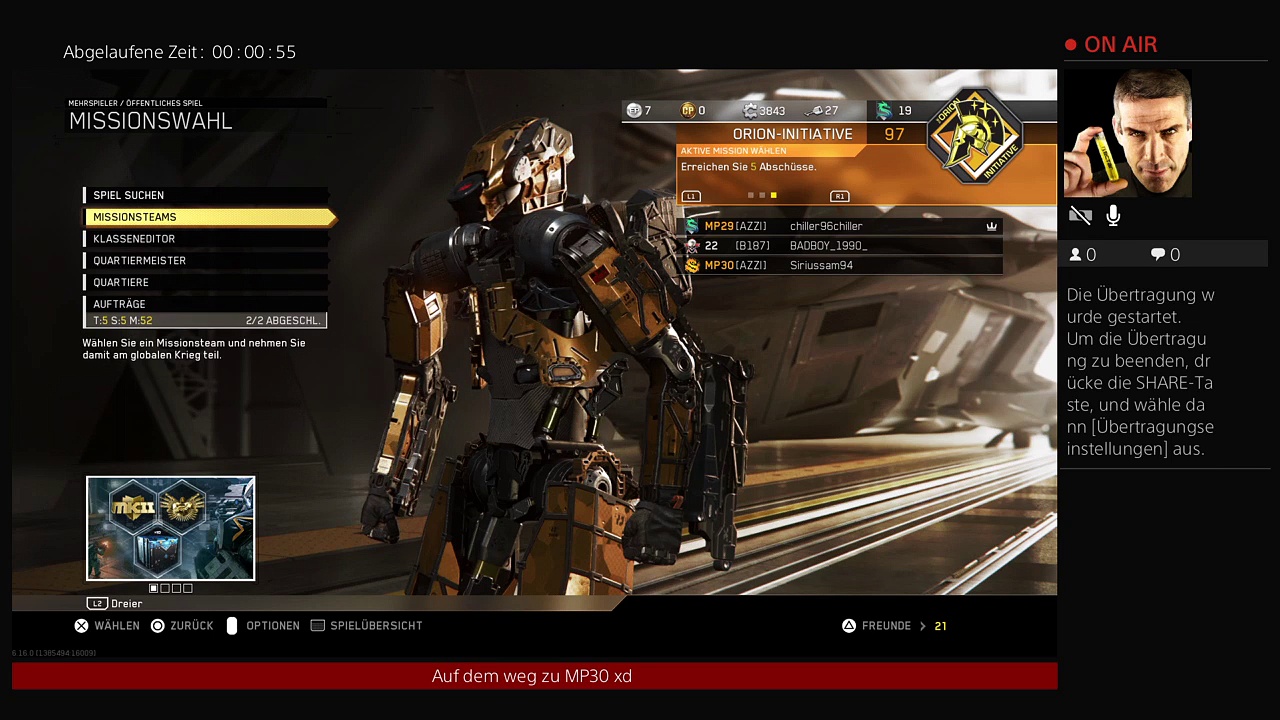
Task: Open Aufträge contracts entry
Action: [x=120, y=304]
